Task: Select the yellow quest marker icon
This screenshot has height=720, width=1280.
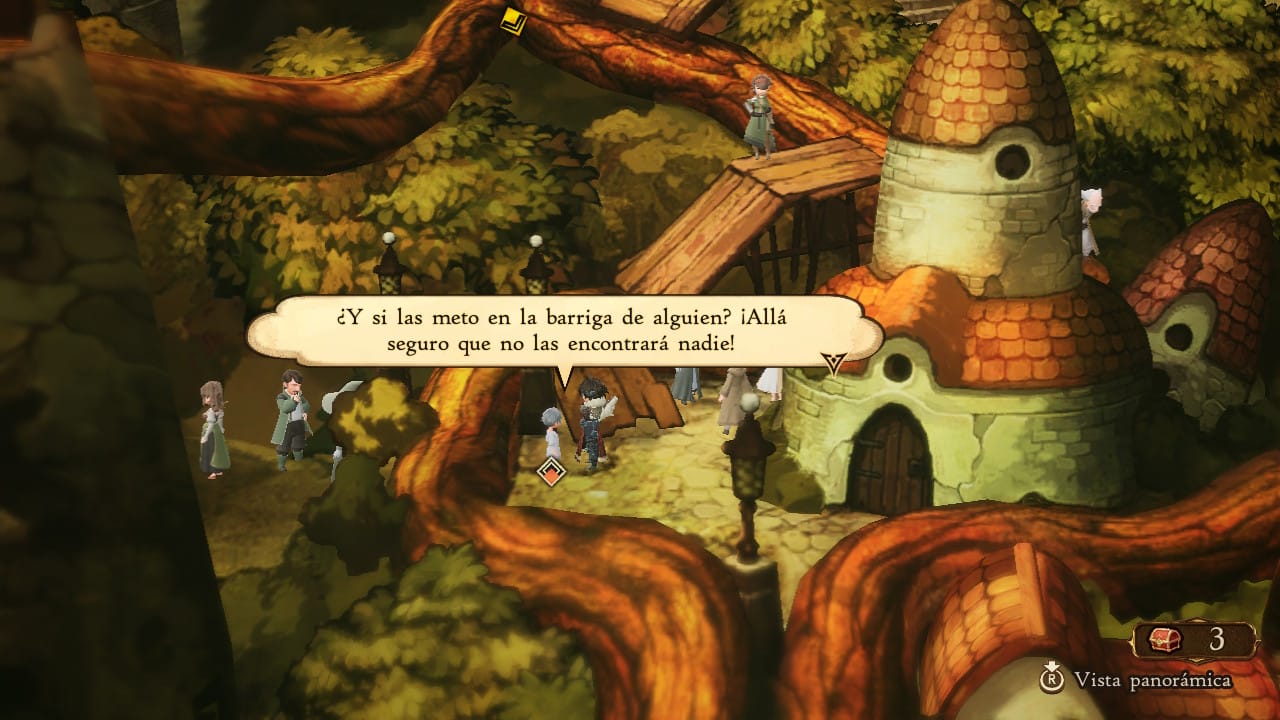Action: [x=514, y=20]
